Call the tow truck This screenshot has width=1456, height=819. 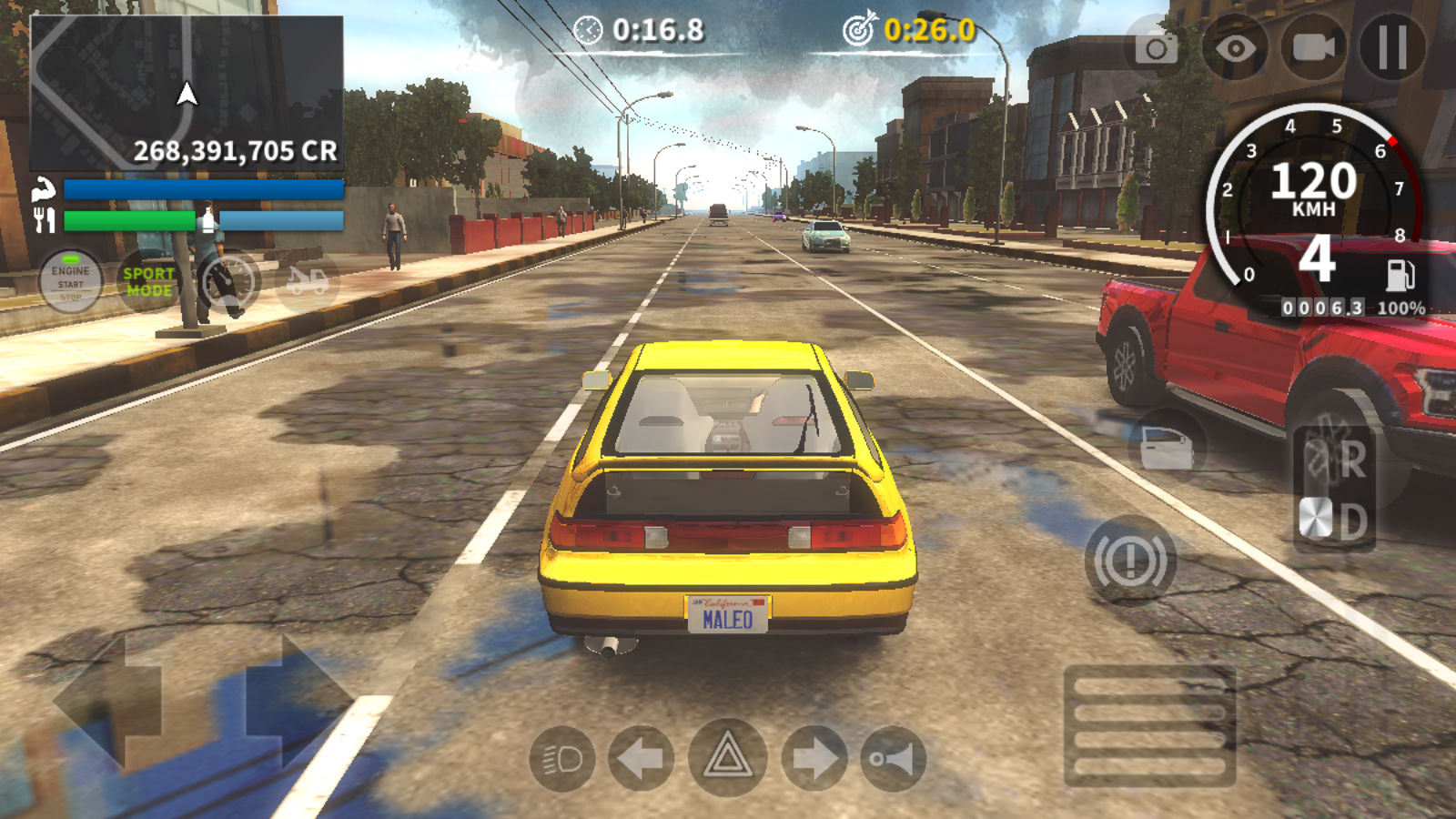tap(307, 282)
